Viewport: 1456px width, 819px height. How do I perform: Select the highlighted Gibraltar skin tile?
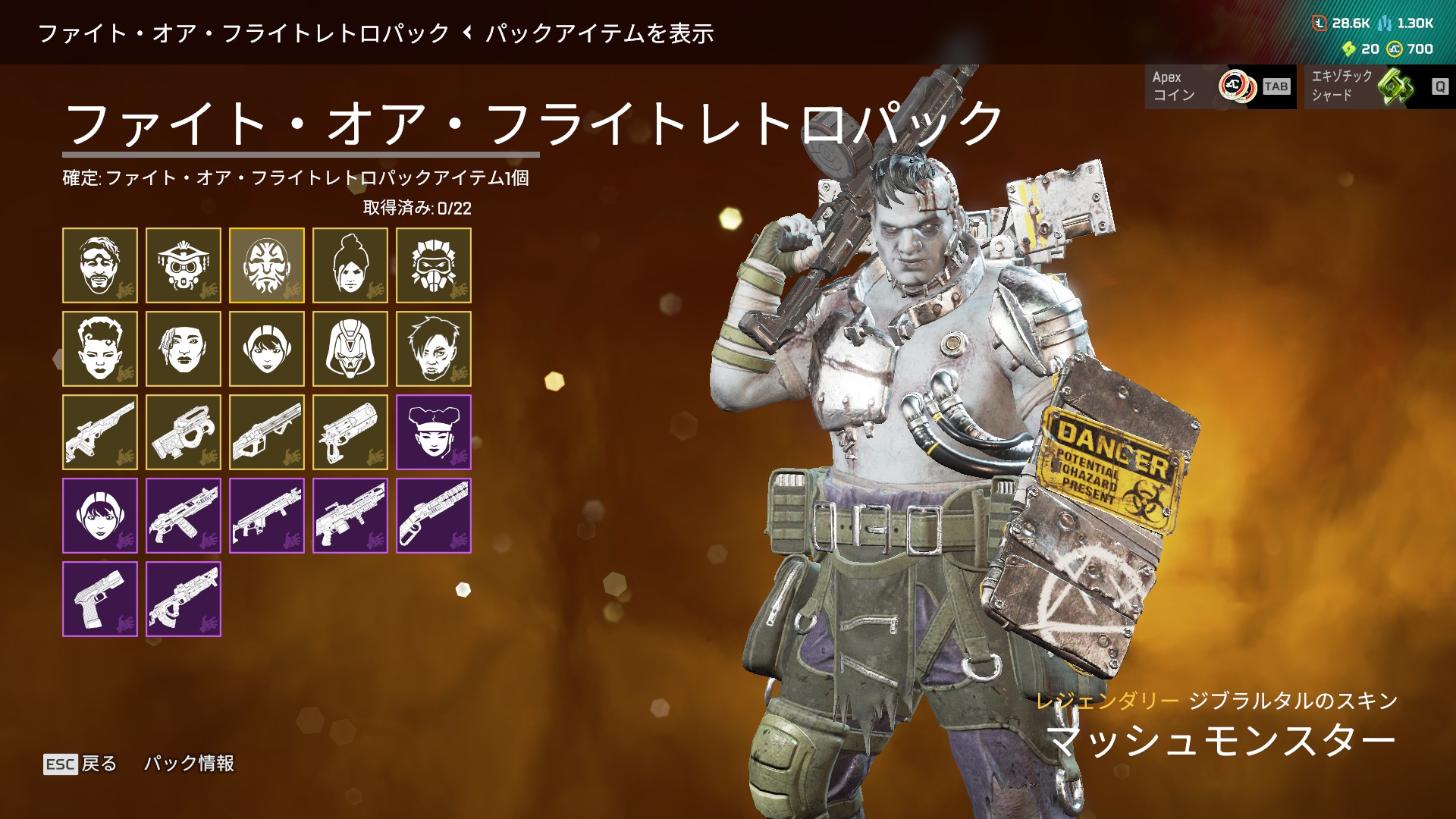pyautogui.click(x=267, y=265)
